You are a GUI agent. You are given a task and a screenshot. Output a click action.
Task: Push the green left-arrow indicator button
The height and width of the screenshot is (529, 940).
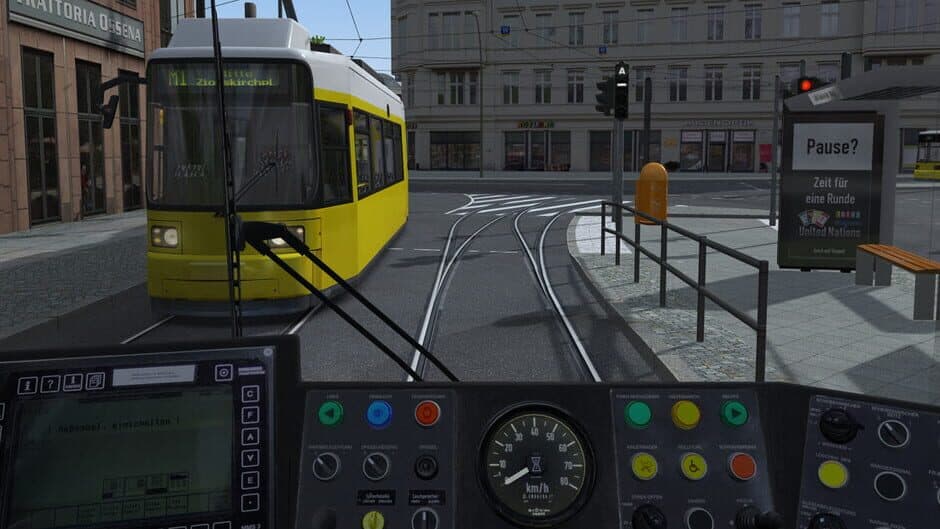click(x=330, y=413)
